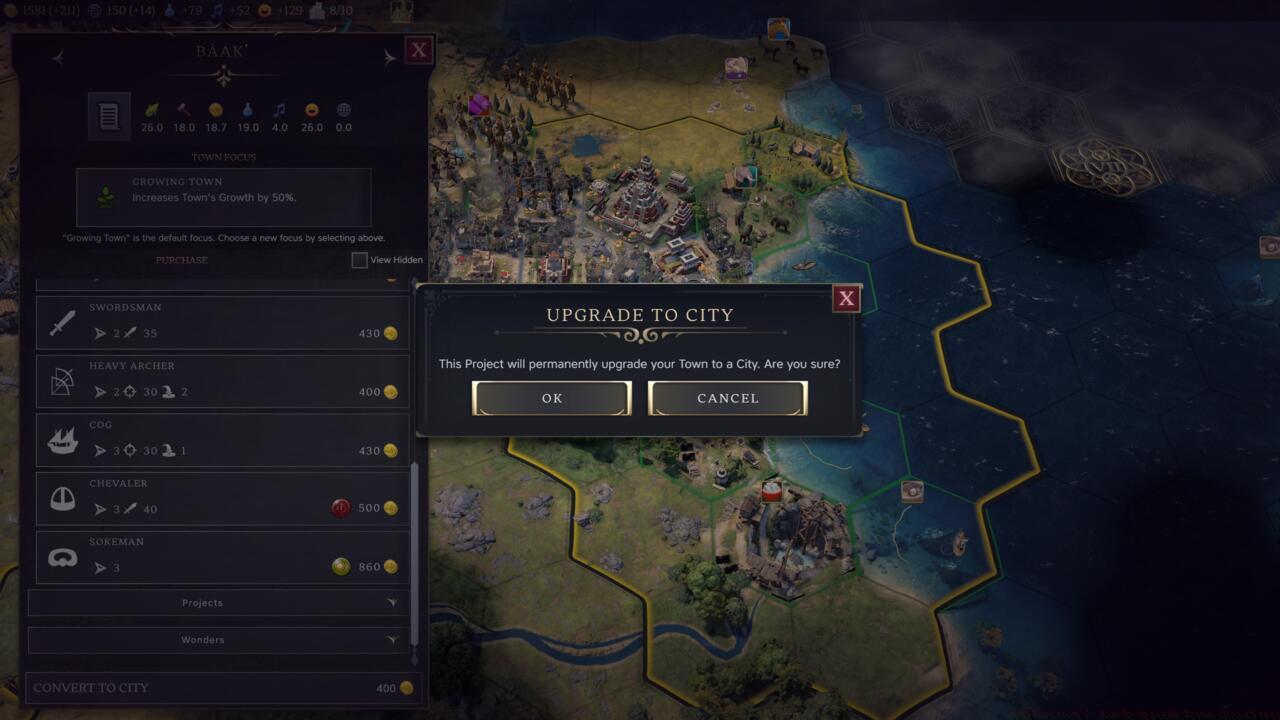Select the Chevaler unit icon
The width and height of the screenshot is (1280, 720).
tap(60, 496)
